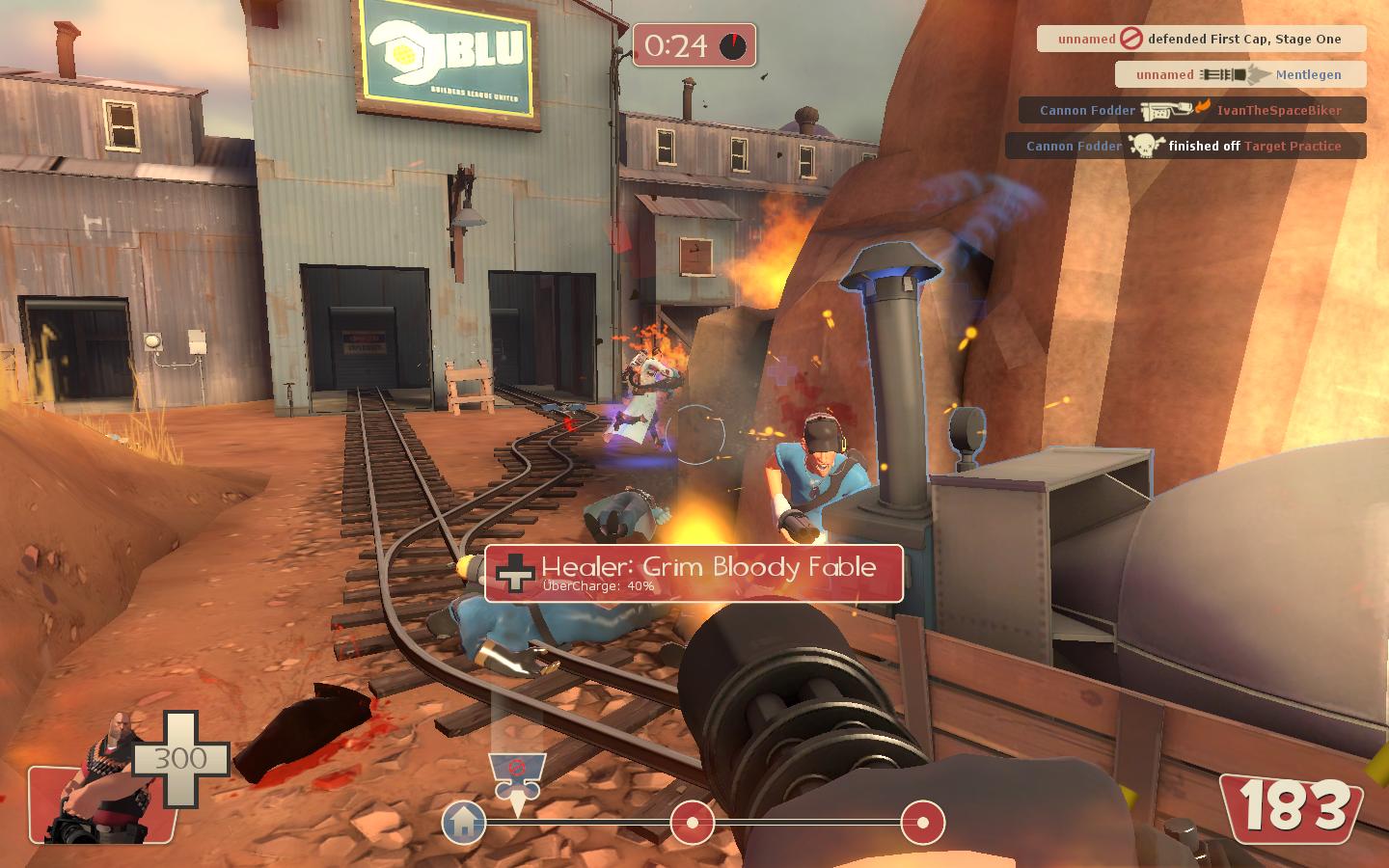Expand the Healer: Grim Bloody Fable banner

[x=693, y=574]
